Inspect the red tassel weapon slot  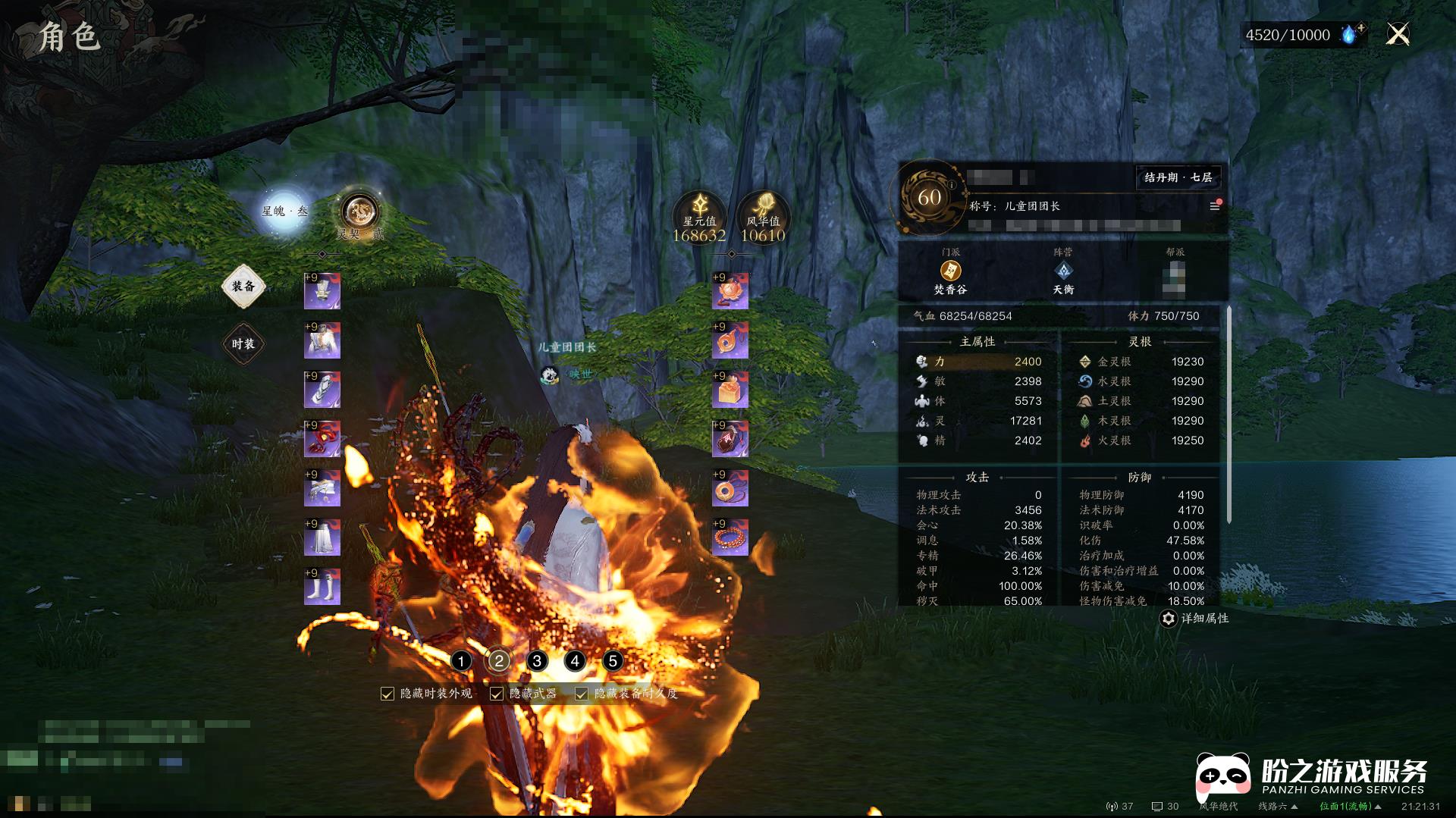(x=322, y=440)
